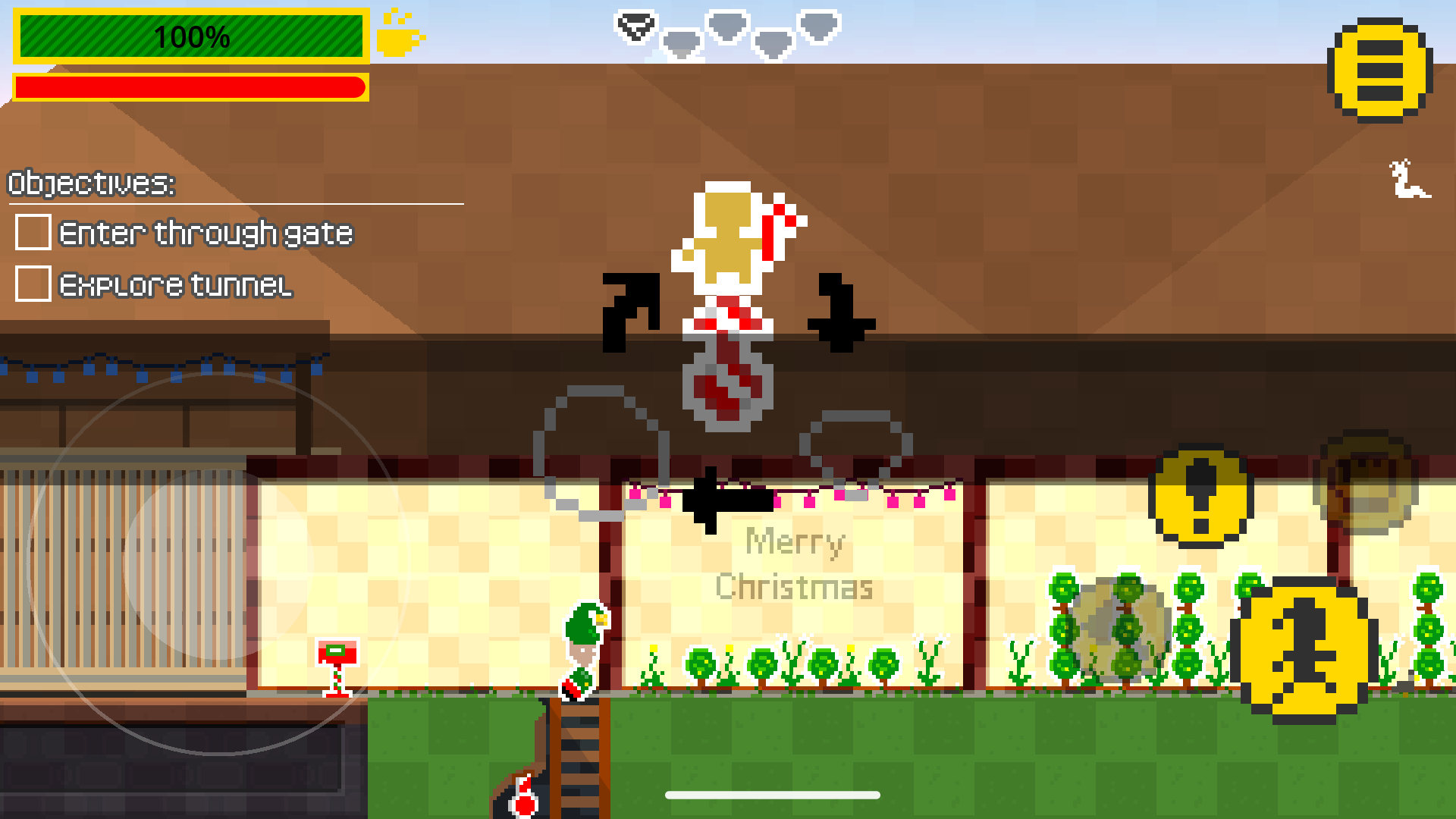1456x819 pixels.
Task: Check the Explore tunnel objective
Action: pyautogui.click(x=32, y=286)
